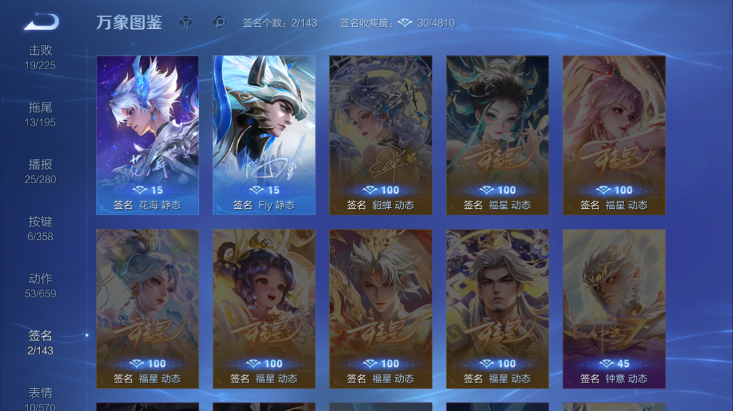Open the 表情 category tab
This screenshot has width=733, height=411.
coord(40,397)
